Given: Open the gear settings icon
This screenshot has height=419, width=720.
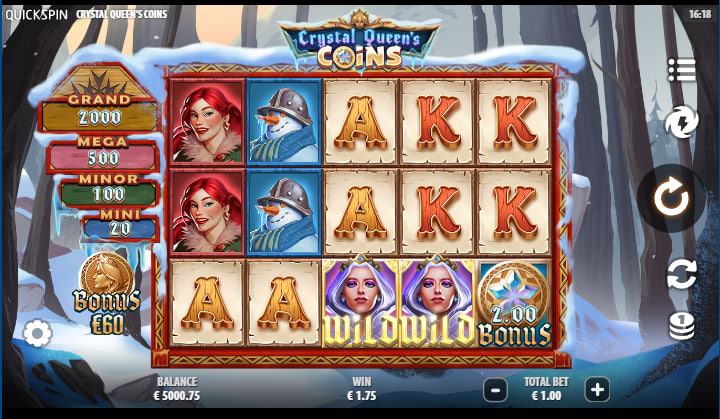Looking at the screenshot, I should (x=38, y=333).
